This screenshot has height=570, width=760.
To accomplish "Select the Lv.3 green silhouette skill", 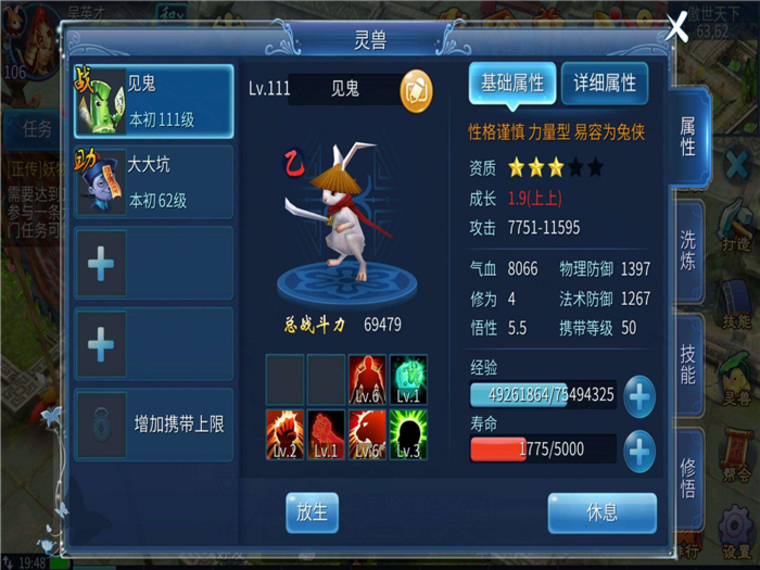I will click(x=408, y=434).
